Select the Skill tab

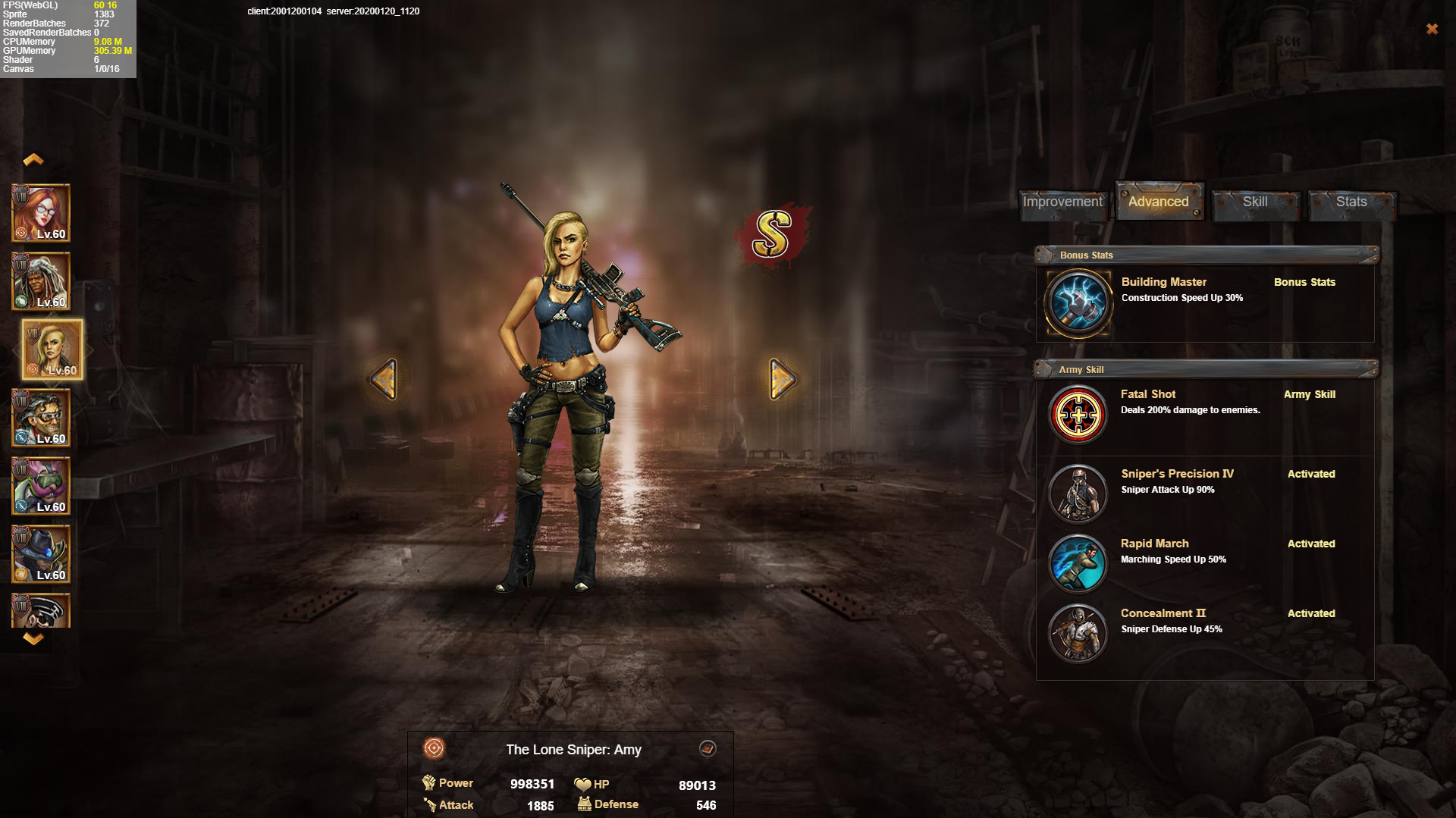click(x=1255, y=202)
